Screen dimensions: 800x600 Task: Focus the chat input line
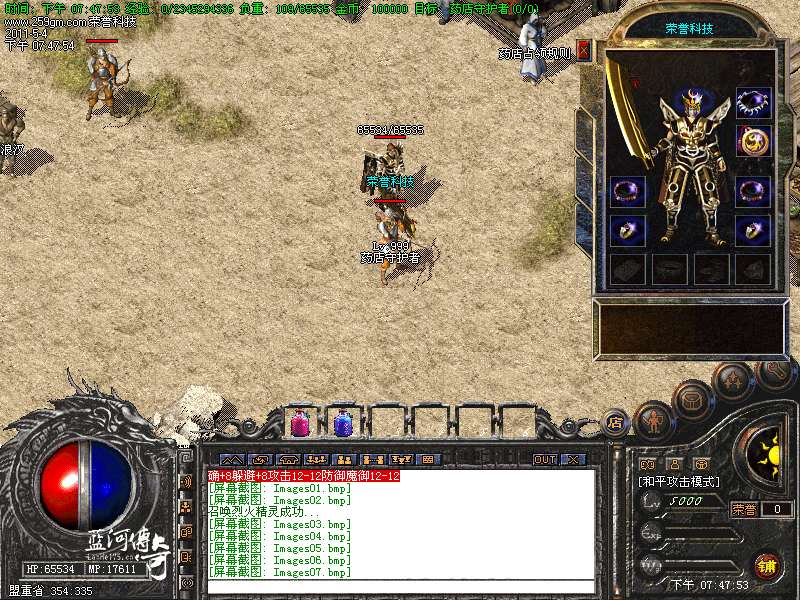pyautogui.click(x=400, y=587)
